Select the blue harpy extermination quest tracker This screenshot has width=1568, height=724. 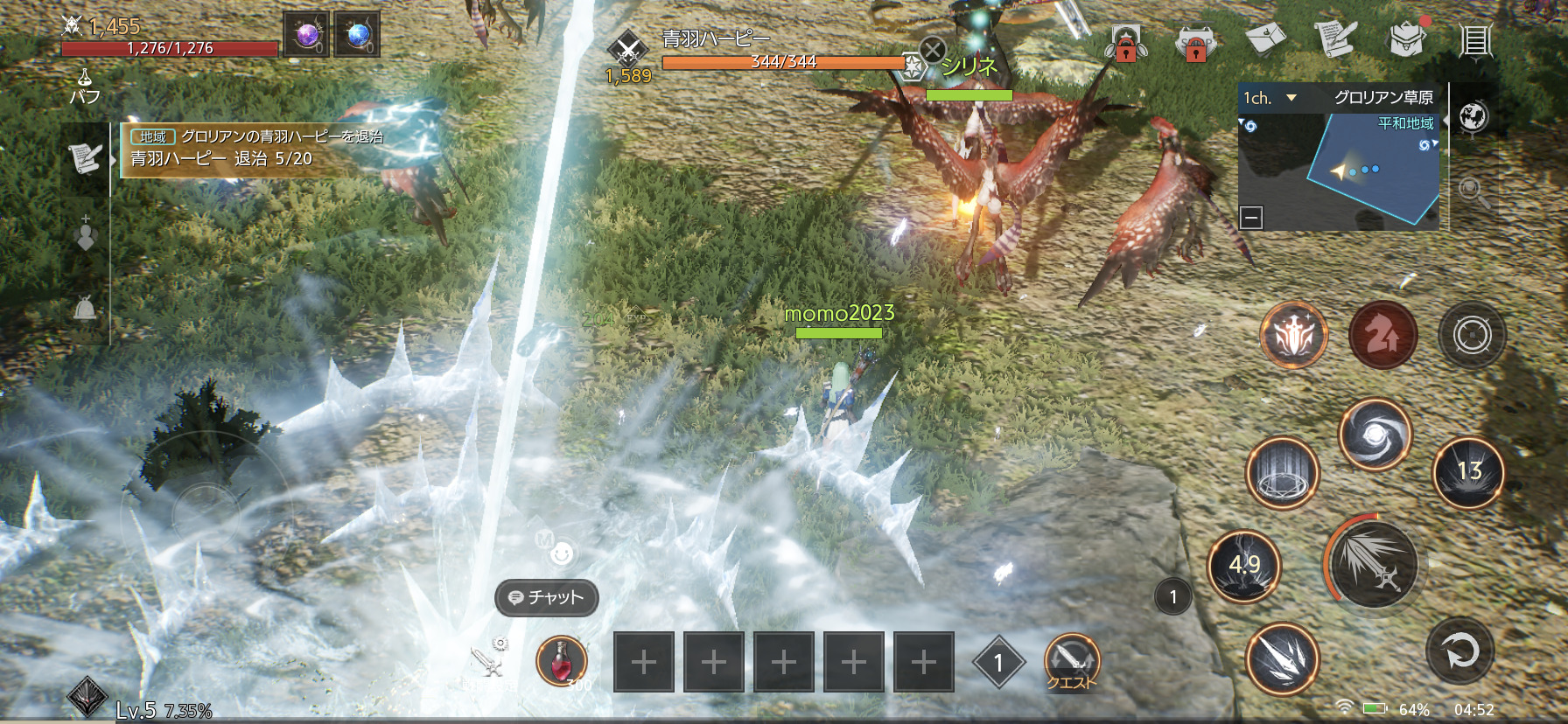[255, 149]
